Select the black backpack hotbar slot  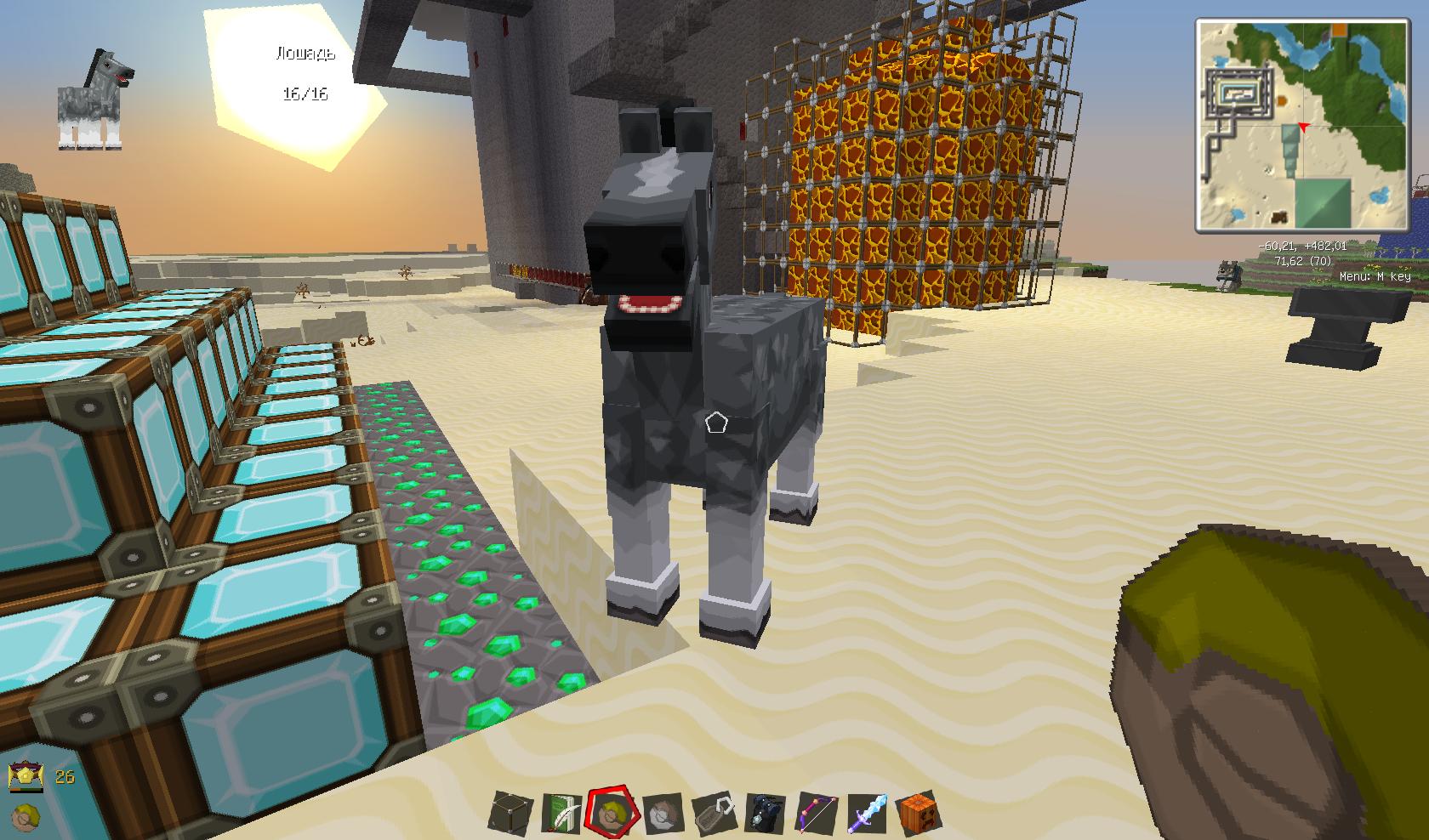tap(763, 814)
